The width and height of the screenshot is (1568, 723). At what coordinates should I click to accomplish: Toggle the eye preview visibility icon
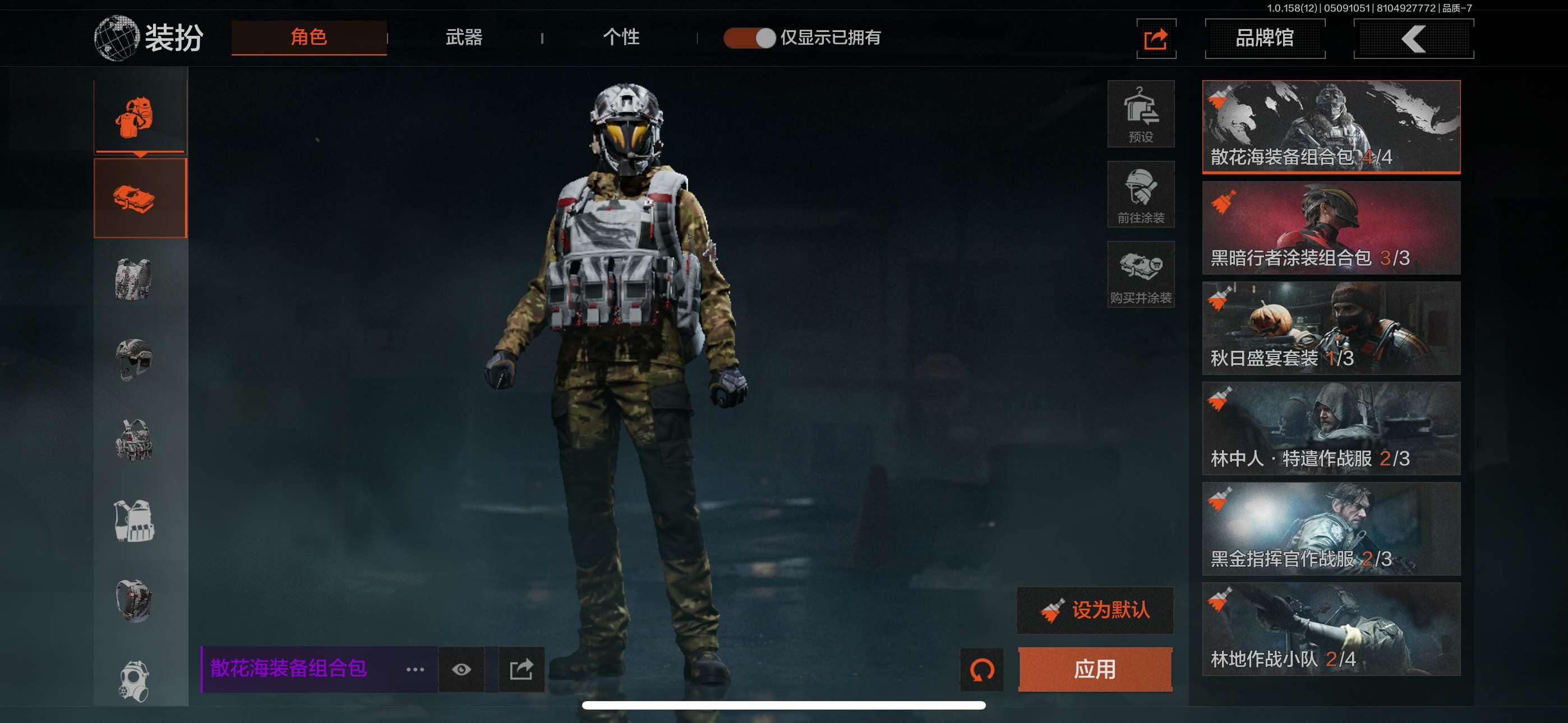461,669
